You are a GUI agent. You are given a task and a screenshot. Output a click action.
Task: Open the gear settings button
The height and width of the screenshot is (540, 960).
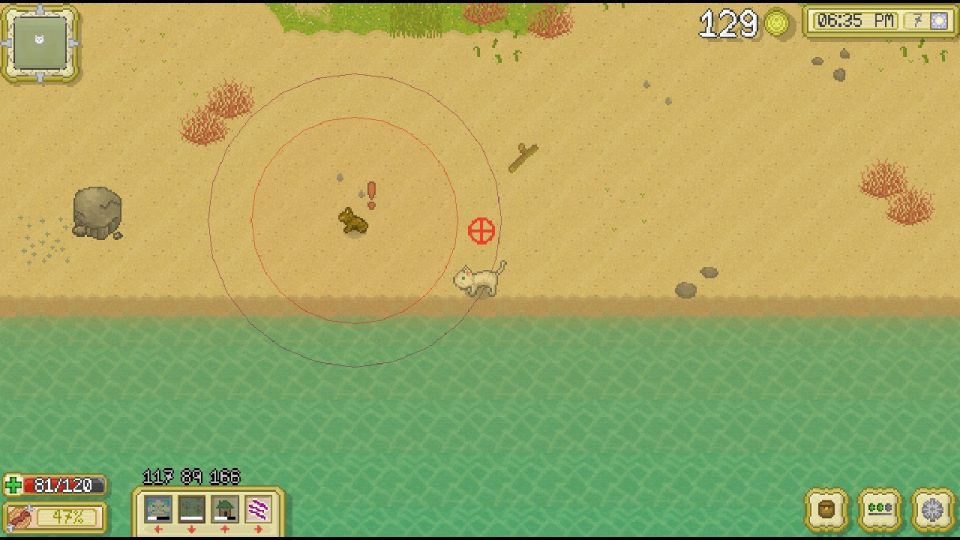click(933, 509)
